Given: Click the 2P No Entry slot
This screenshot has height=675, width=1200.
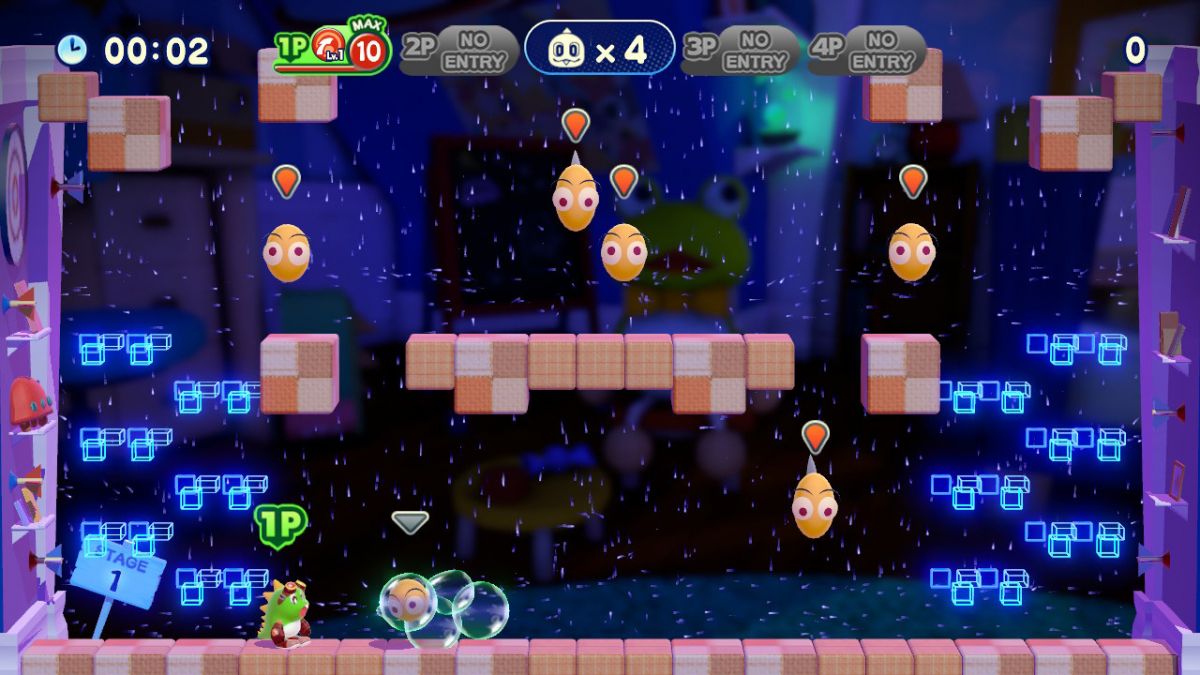Looking at the screenshot, I should coord(459,50).
